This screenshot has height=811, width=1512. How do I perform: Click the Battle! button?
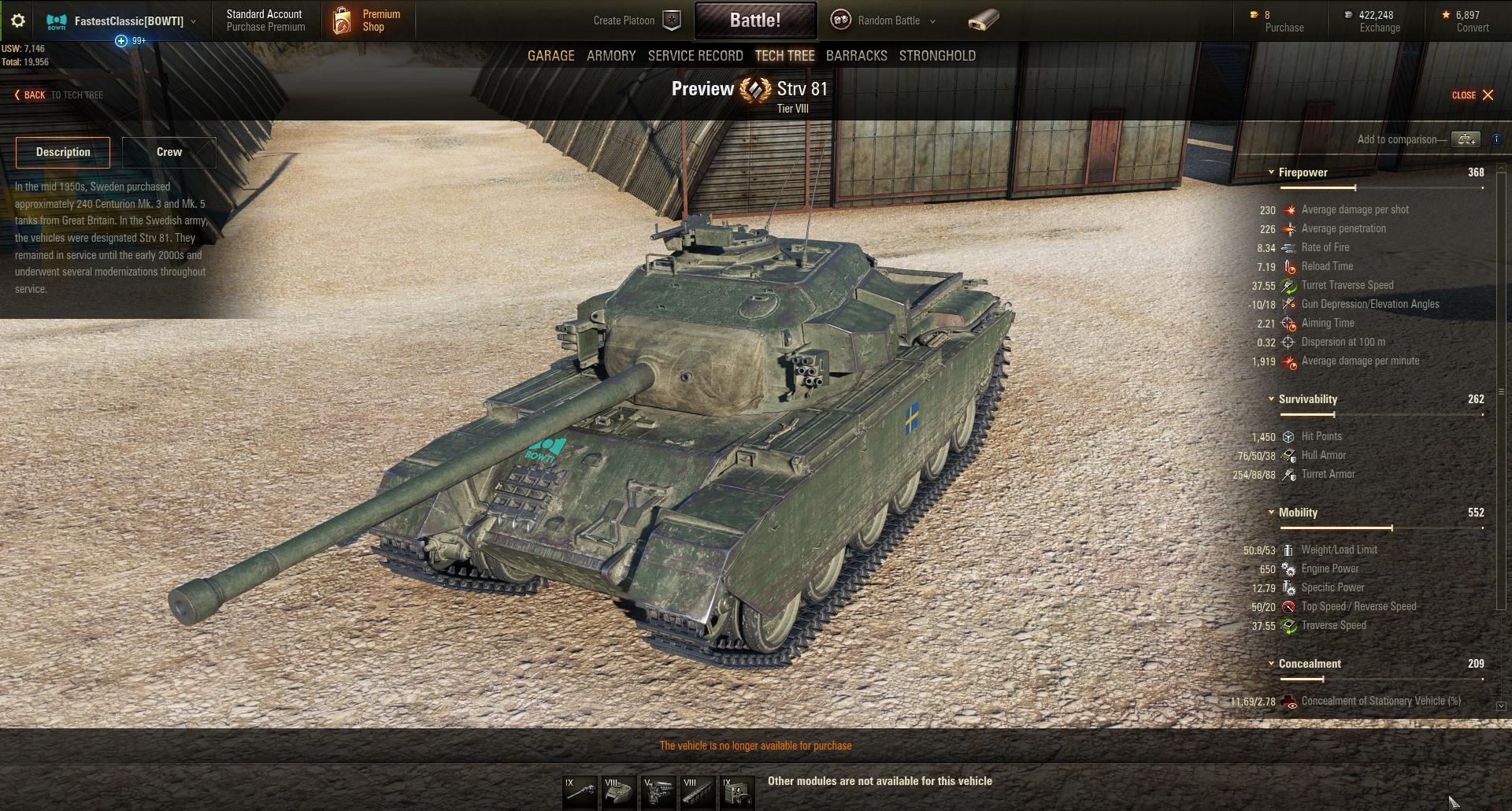pos(754,20)
